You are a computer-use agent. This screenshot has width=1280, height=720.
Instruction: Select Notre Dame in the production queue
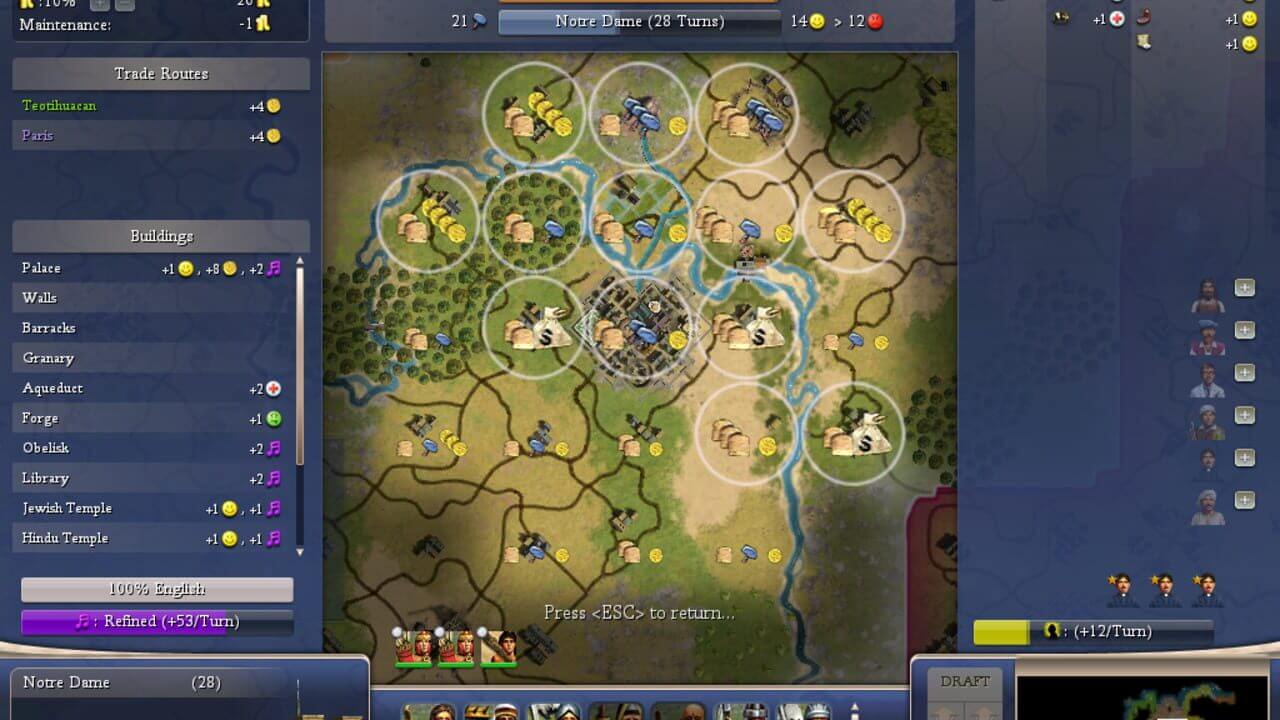pos(120,683)
